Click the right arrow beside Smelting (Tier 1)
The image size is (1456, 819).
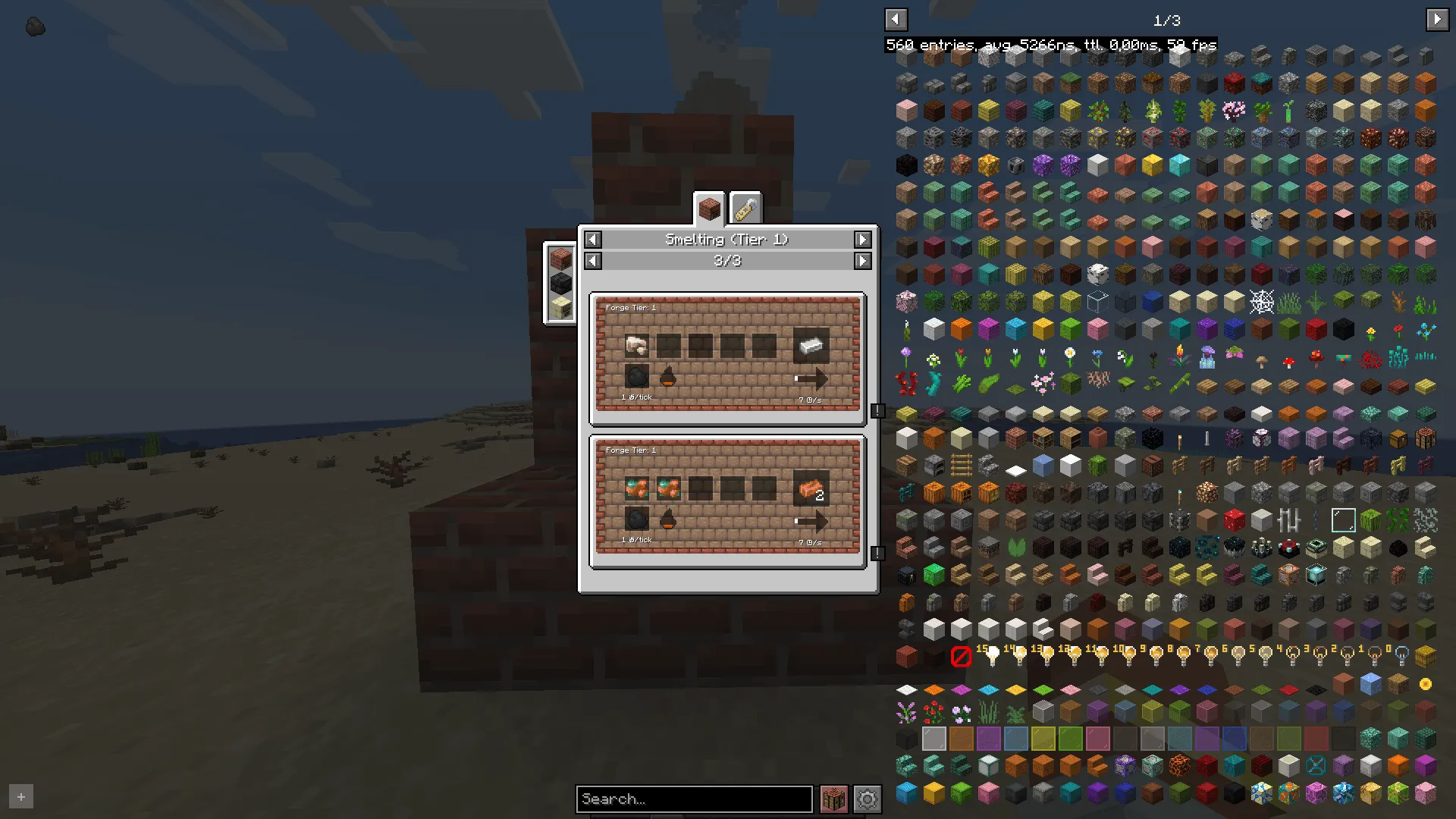coord(862,239)
